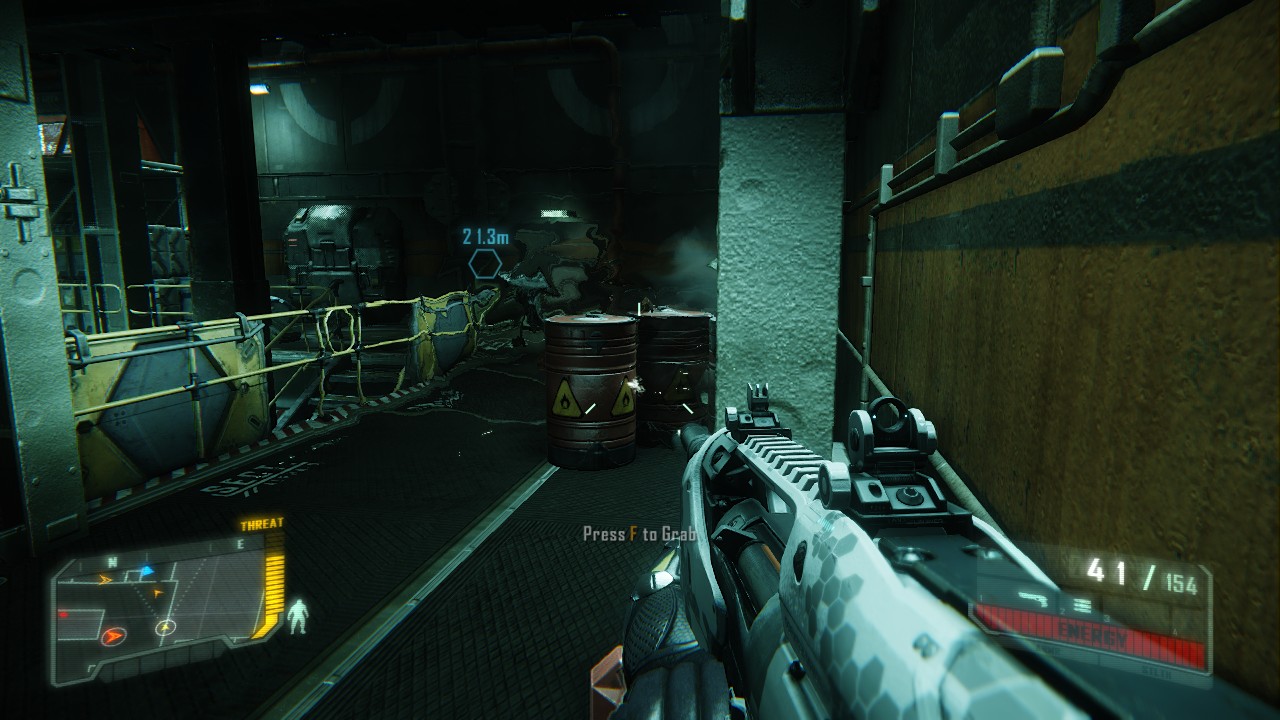This screenshot has height=720, width=1280.
Task: Click the blue marker on the minimap
Action: (146, 571)
